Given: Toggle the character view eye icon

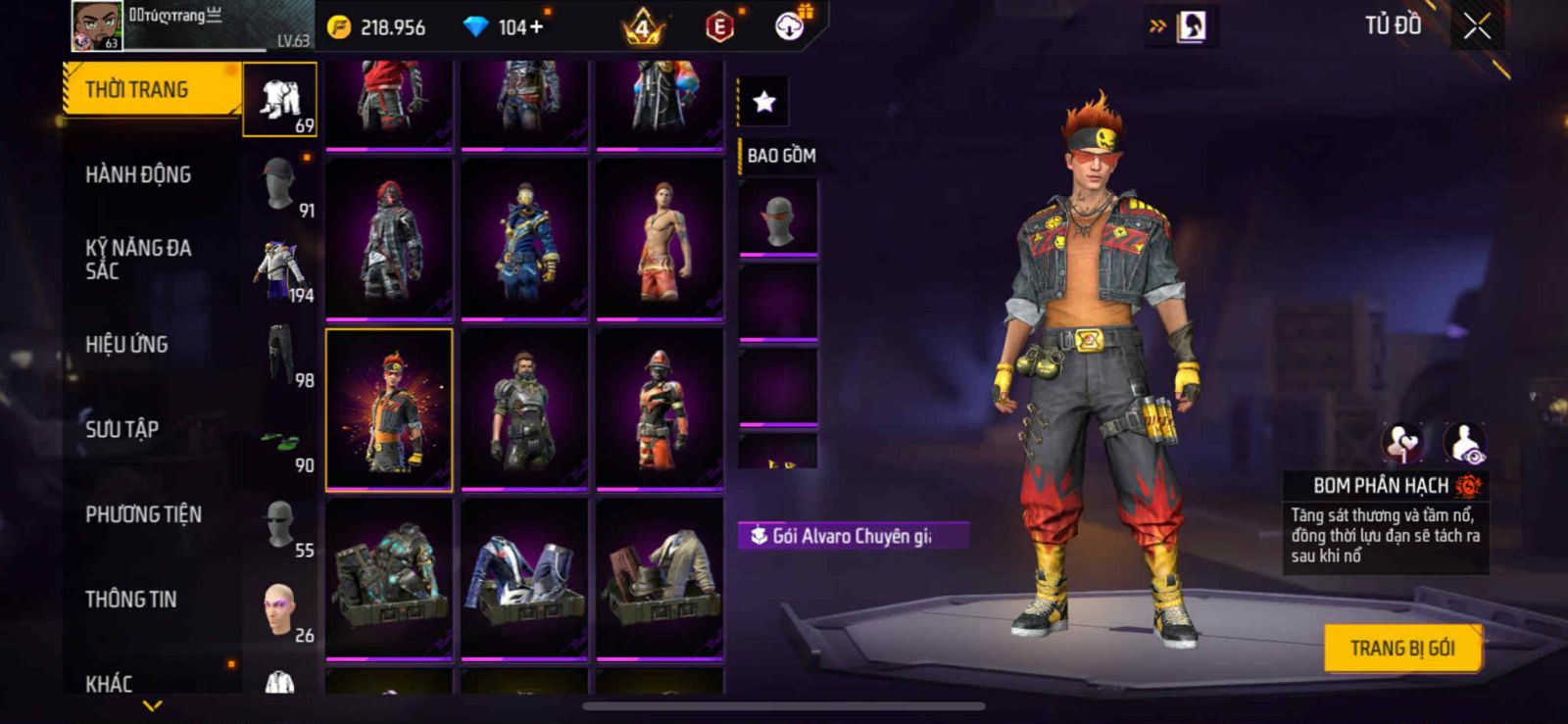Looking at the screenshot, I should tap(1465, 443).
